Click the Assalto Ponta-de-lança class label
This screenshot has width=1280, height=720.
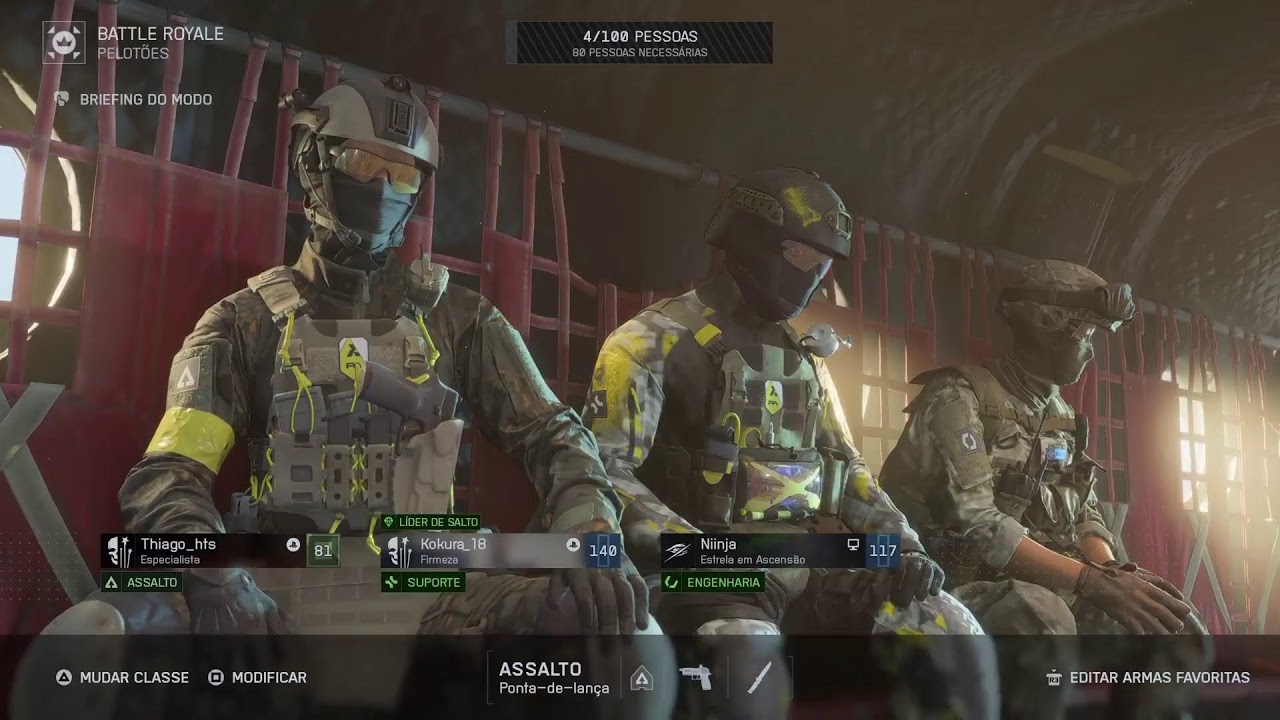[553, 677]
